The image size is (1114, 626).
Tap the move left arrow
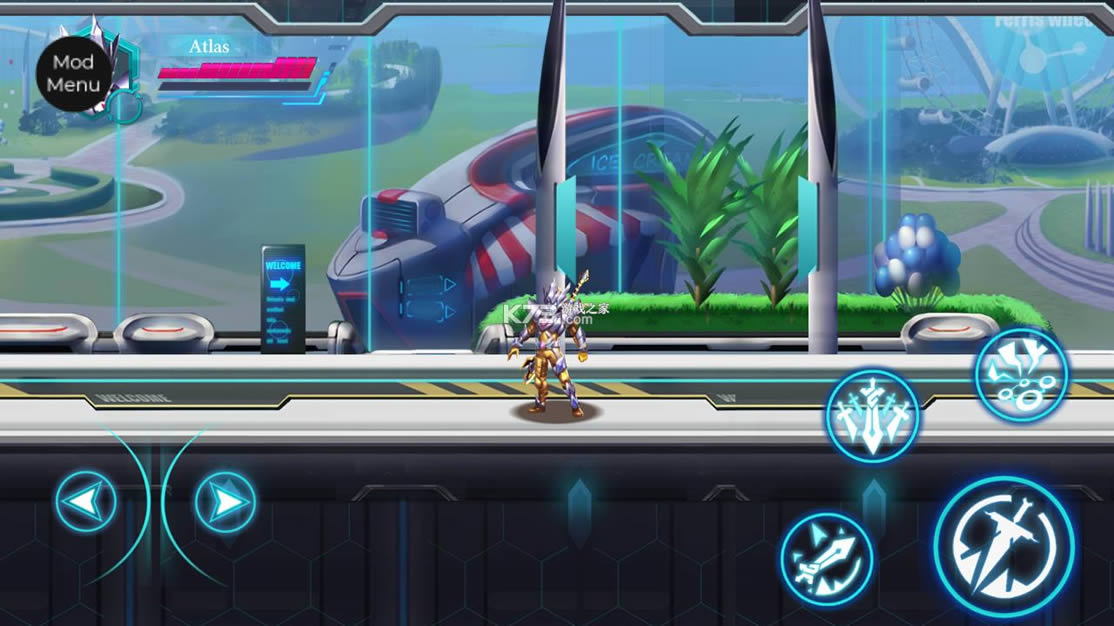(86, 501)
